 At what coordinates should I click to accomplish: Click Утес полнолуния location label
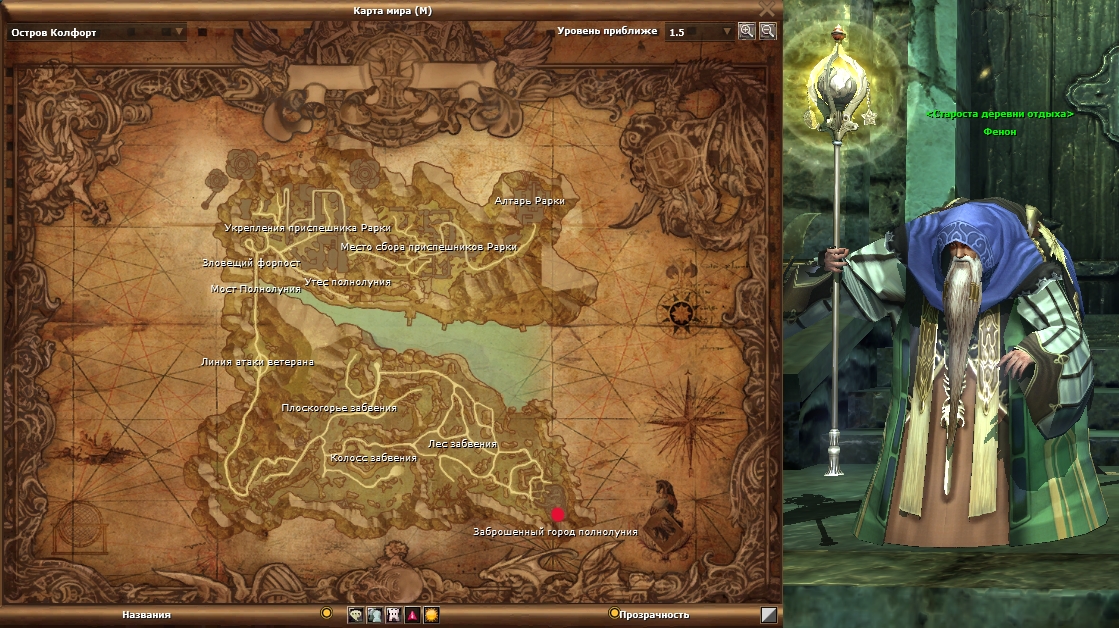(347, 283)
